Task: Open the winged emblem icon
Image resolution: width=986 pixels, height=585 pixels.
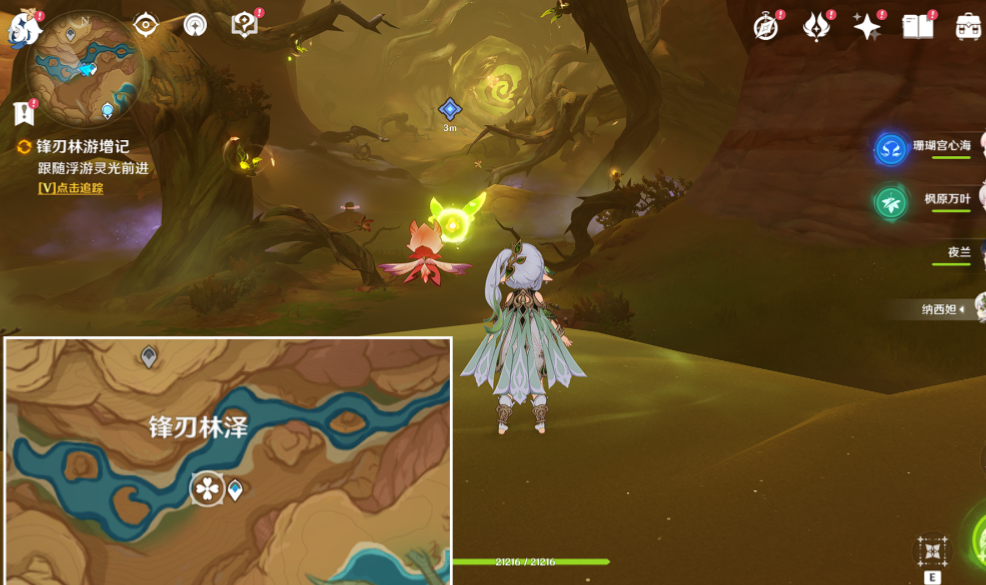Action: click(x=816, y=27)
